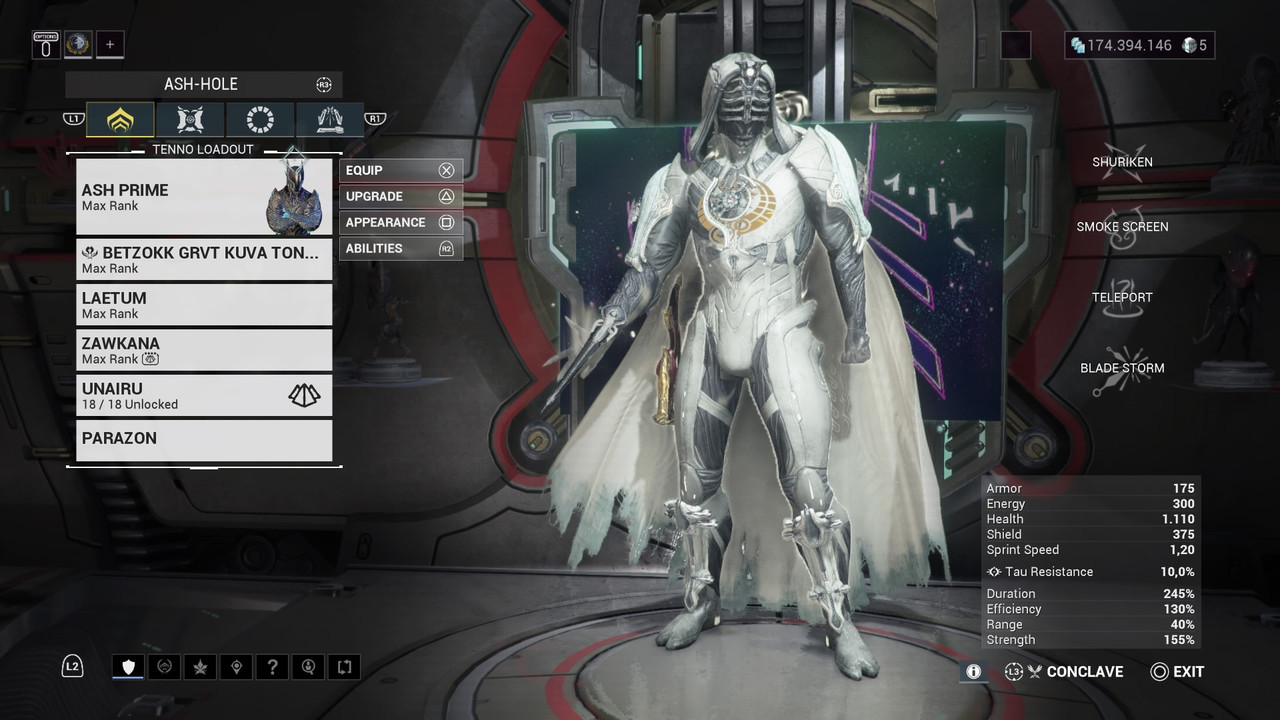Image resolution: width=1280 pixels, height=720 pixels.
Task: Open the Zawkana melee weapon slot
Action: [204, 350]
